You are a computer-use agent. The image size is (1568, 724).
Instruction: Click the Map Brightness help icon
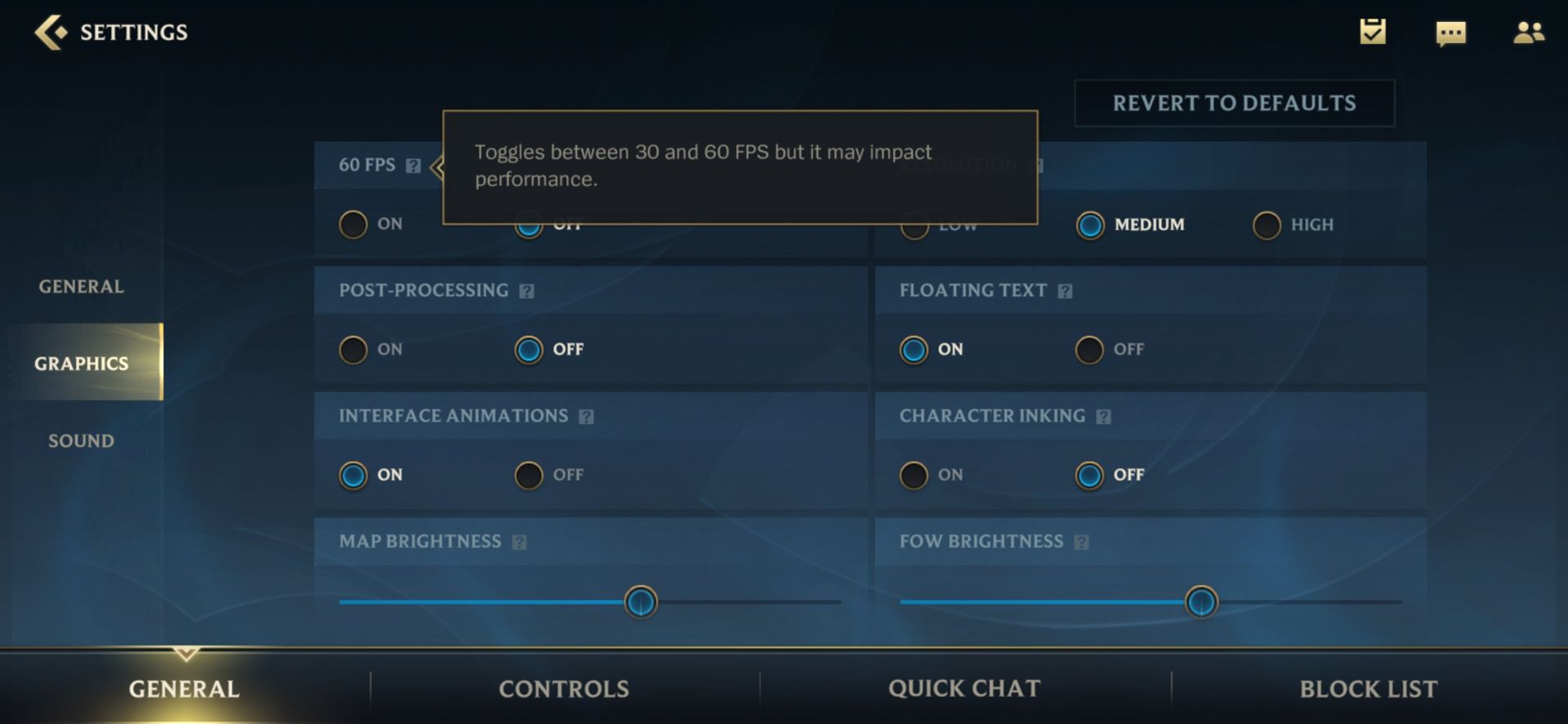[x=521, y=541]
